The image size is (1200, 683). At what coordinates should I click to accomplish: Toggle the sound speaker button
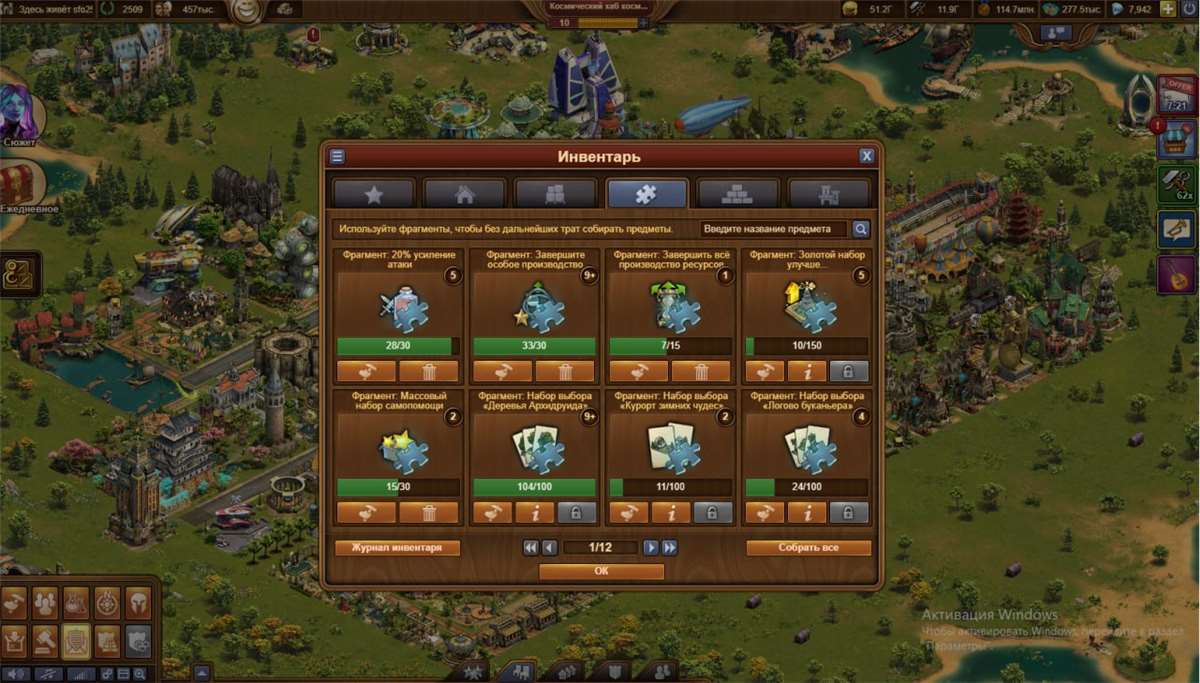click(x=17, y=673)
